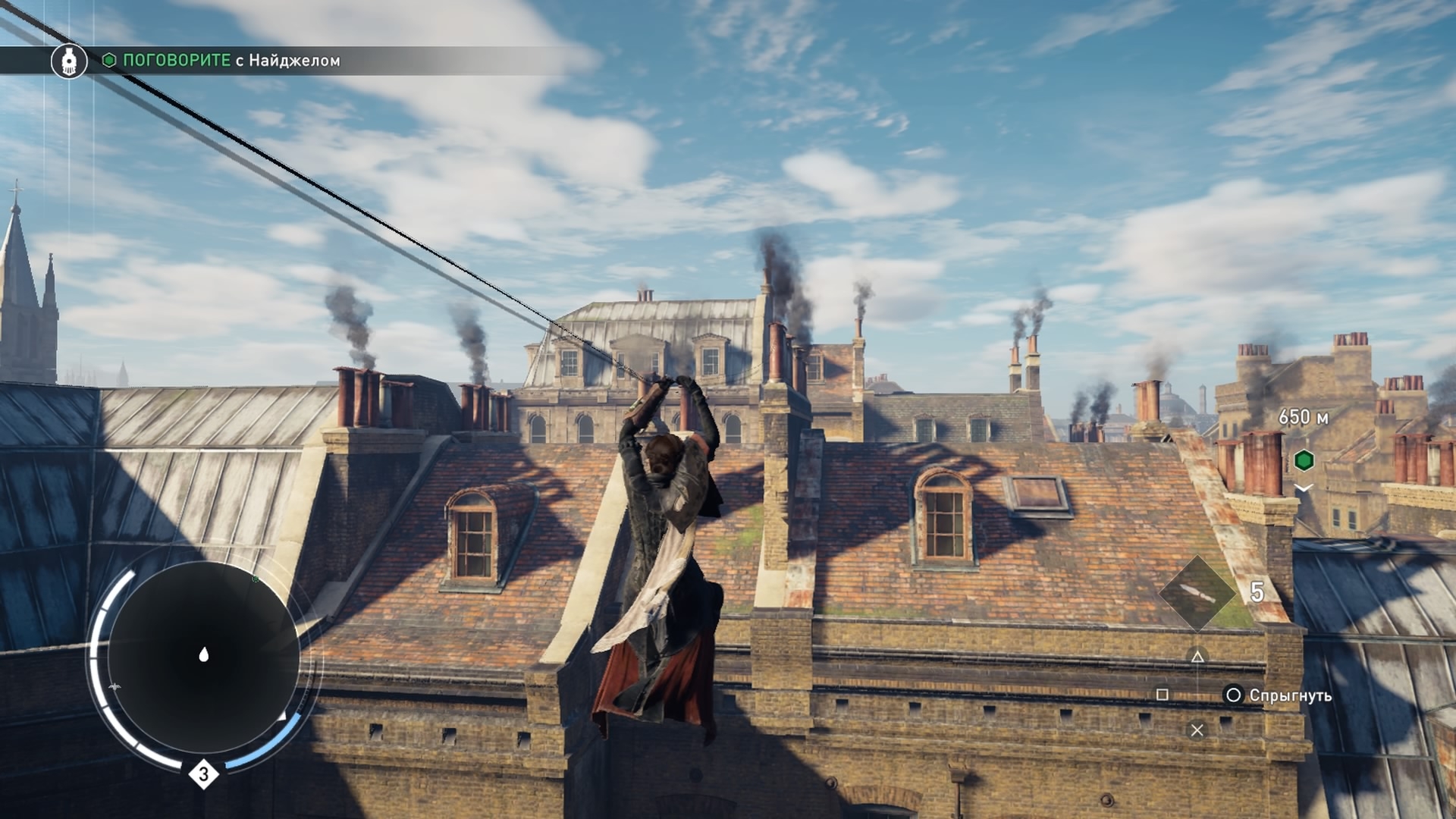Click the green hexagon waypoint marker
Viewport: 1456px width, 819px height.
(x=1304, y=460)
